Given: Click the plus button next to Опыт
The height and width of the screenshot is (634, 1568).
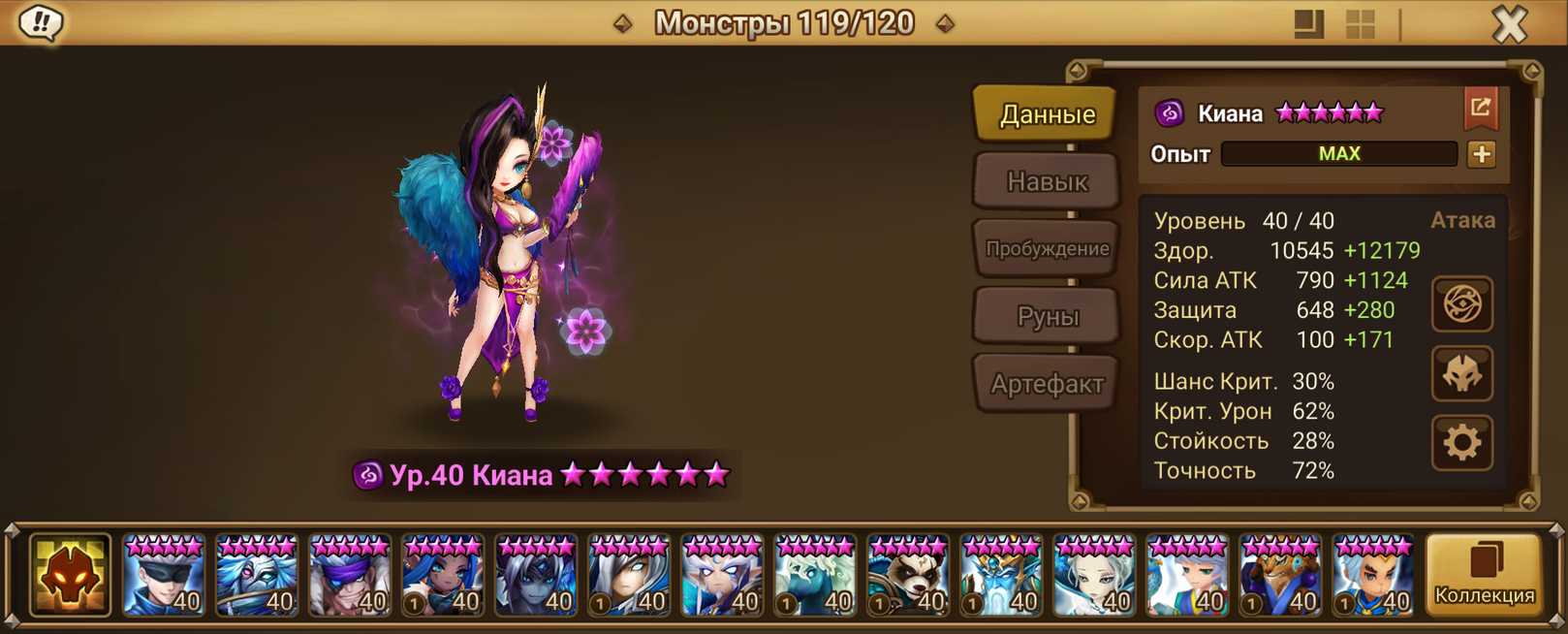Looking at the screenshot, I should tap(1481, 154).
